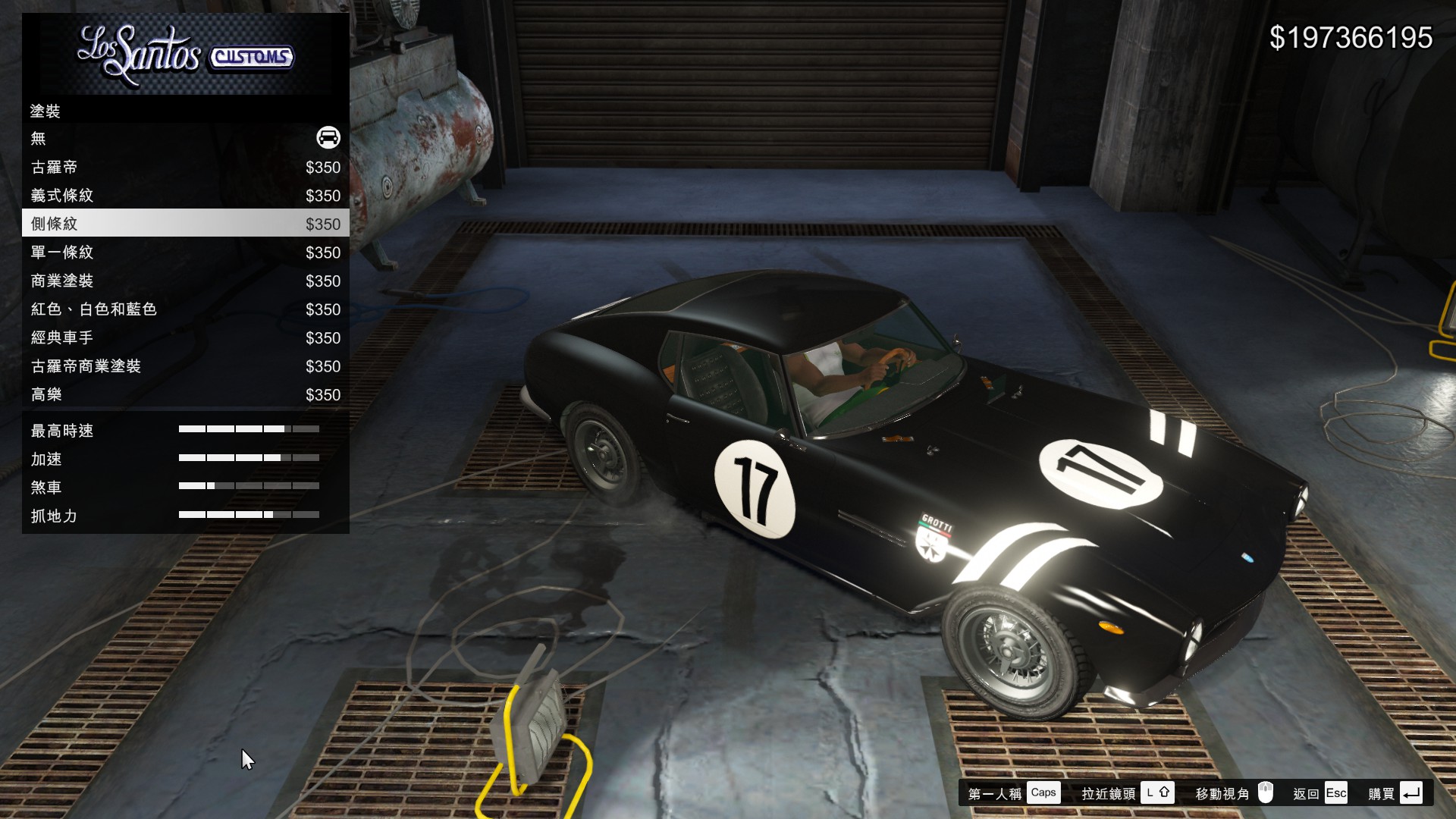Choose the 單一條紋 livery option
The width and height of the screenshot is (1456, 819).
pos(185,253)
